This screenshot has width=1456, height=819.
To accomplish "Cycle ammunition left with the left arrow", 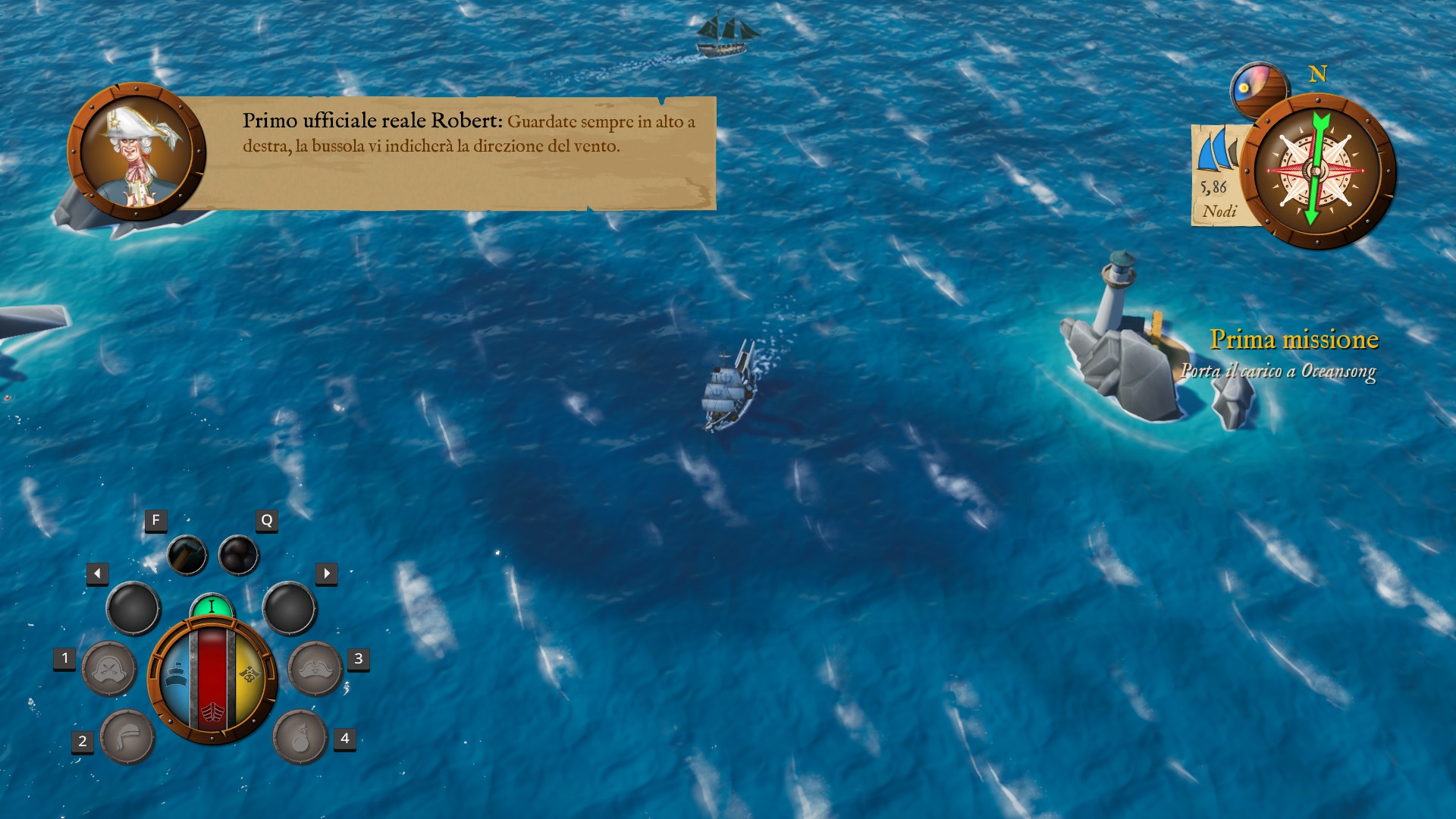I will click(97, 573).
